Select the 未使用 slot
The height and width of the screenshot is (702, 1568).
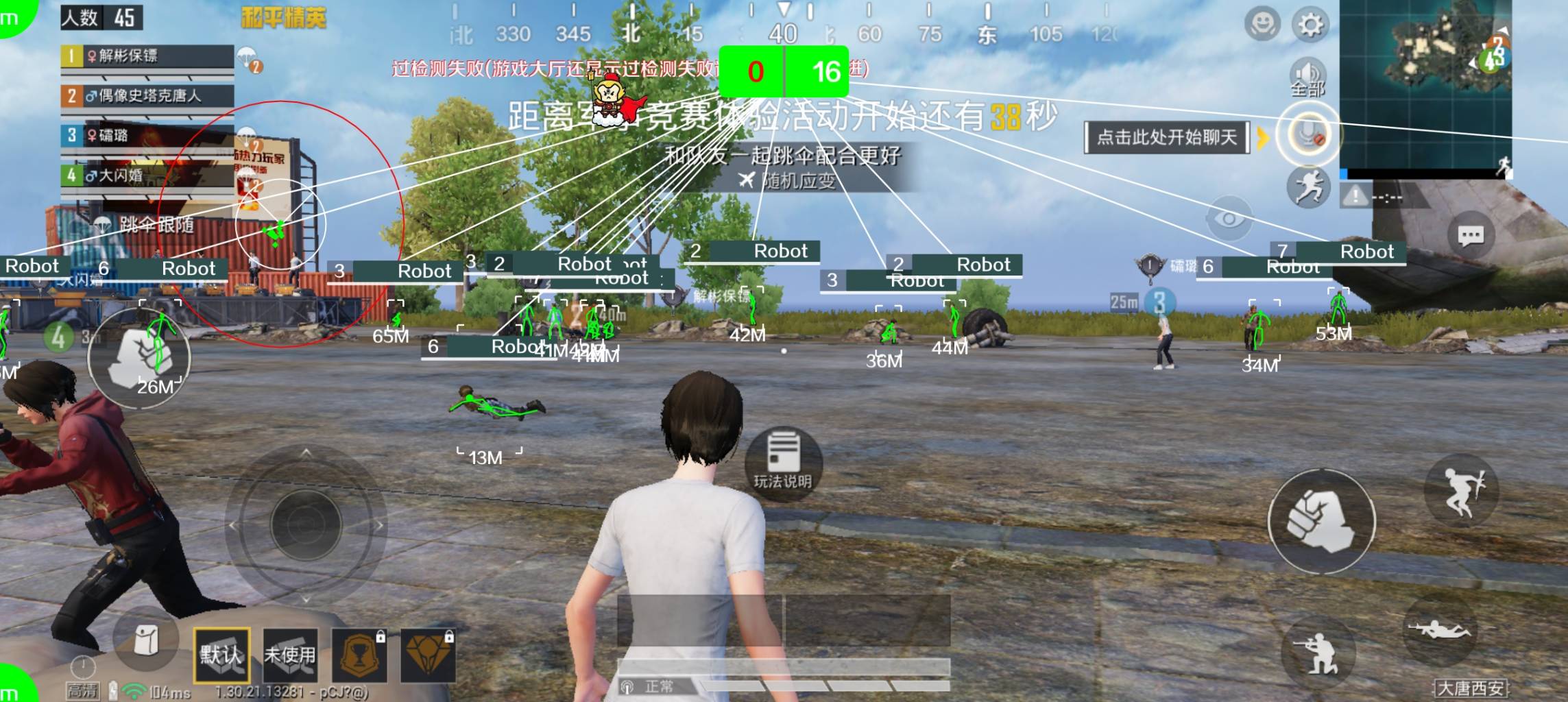click(x=290, y=655)
